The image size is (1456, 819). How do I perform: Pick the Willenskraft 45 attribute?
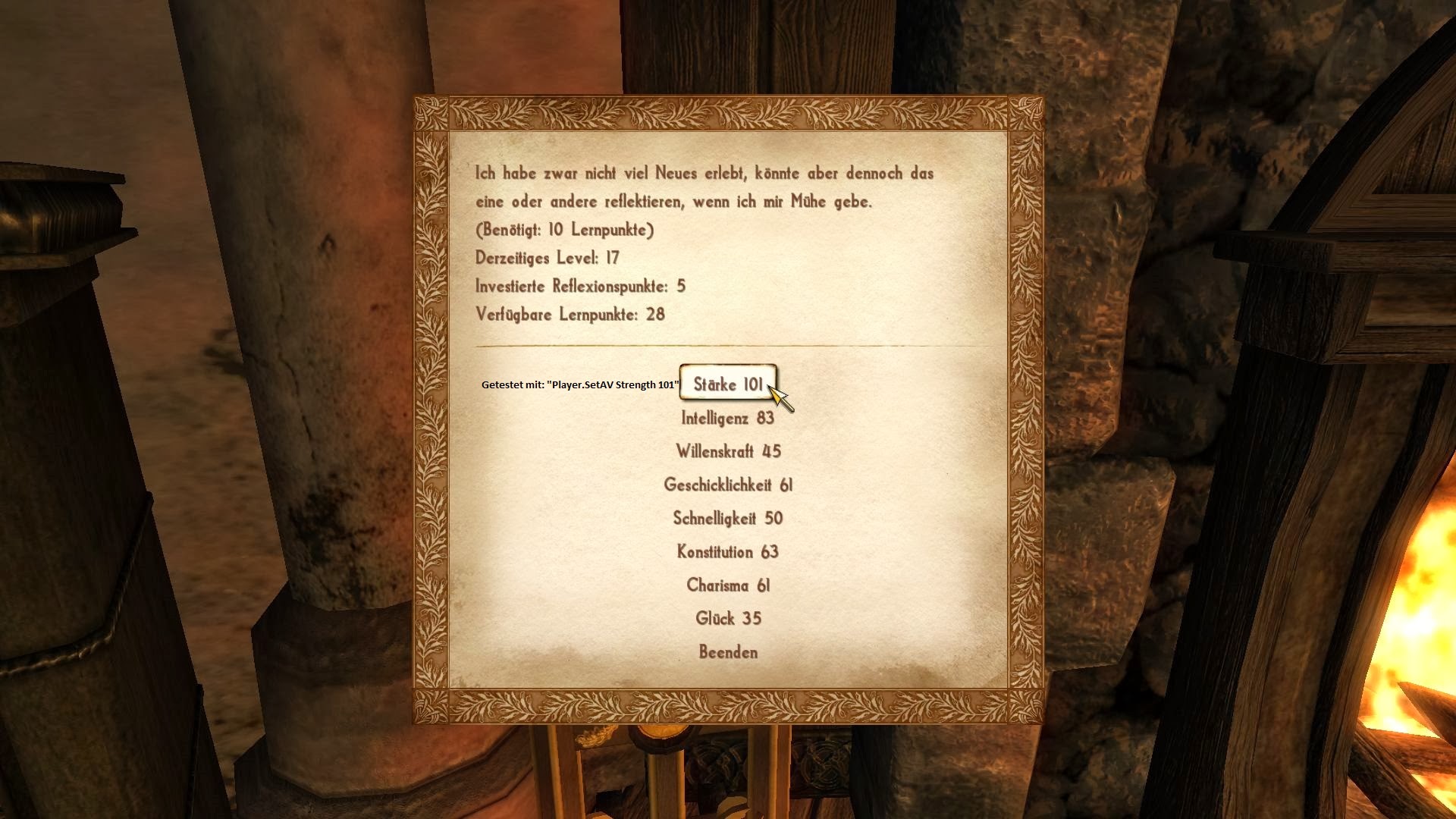pyautogui.click(x=728, y=451)
